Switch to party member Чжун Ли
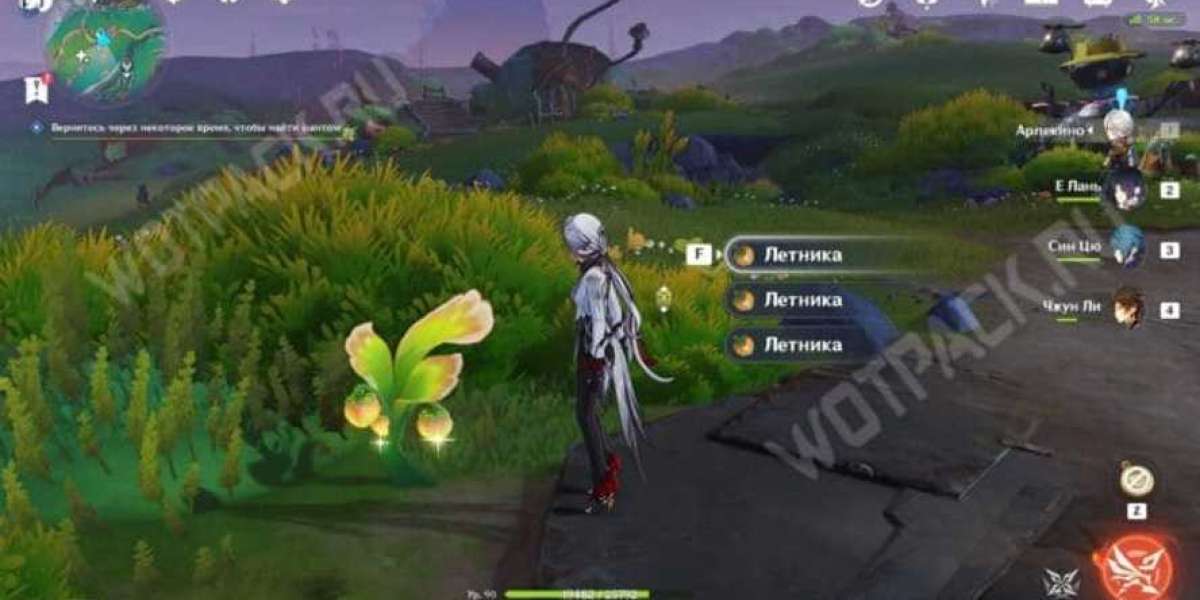The height and width of the screenshot is (600, 1200). [1127, 308]
